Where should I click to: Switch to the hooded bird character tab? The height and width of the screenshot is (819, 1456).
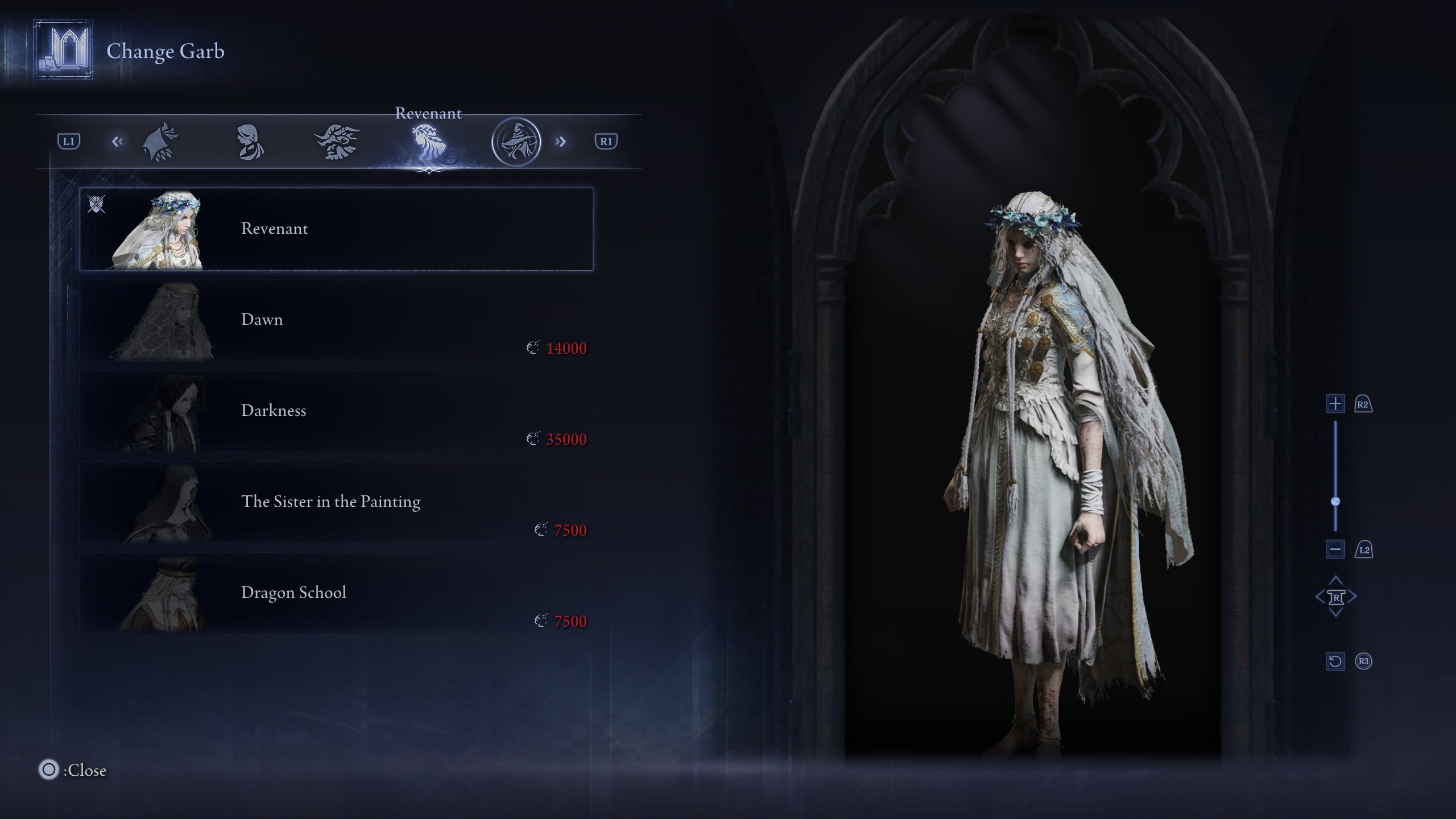coord(160,142)
